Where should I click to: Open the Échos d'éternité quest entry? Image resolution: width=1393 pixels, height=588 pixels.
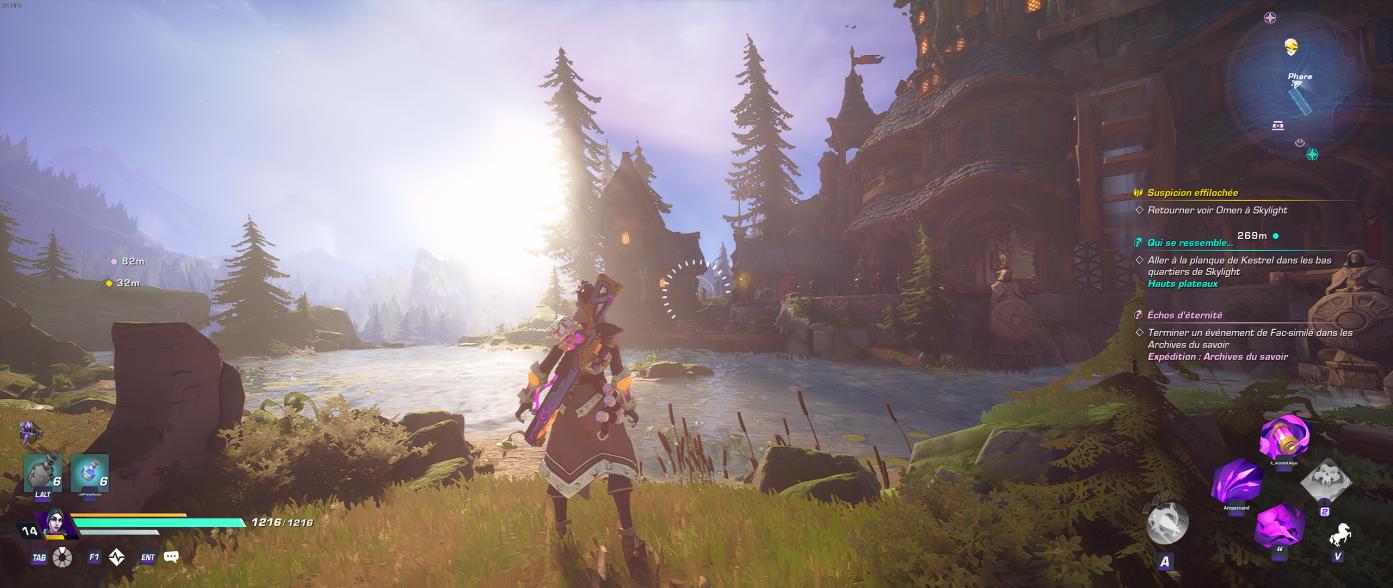[1184, 315]
